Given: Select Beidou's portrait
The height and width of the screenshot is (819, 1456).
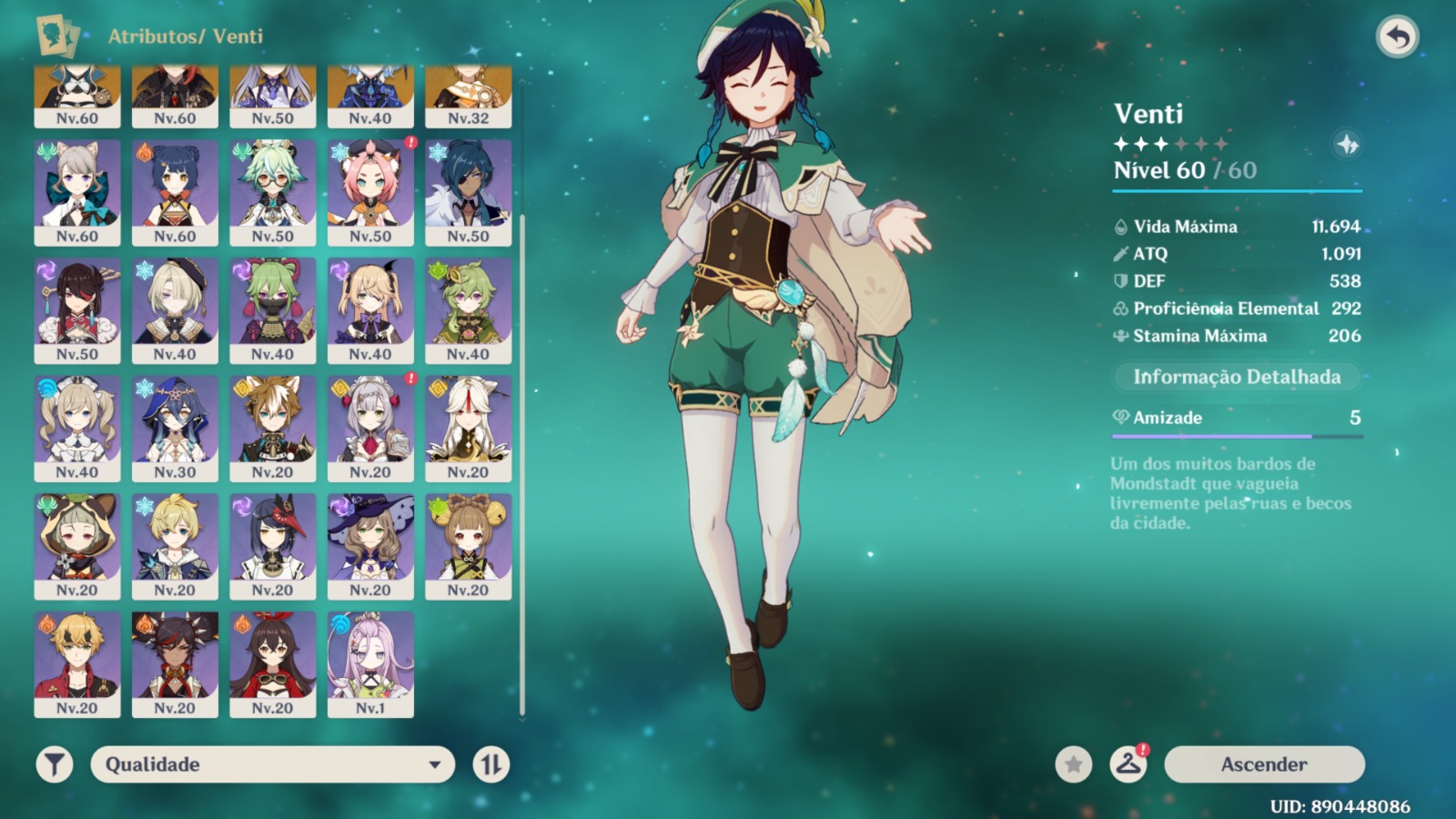Looking at the screenshot, I should 77,310.
